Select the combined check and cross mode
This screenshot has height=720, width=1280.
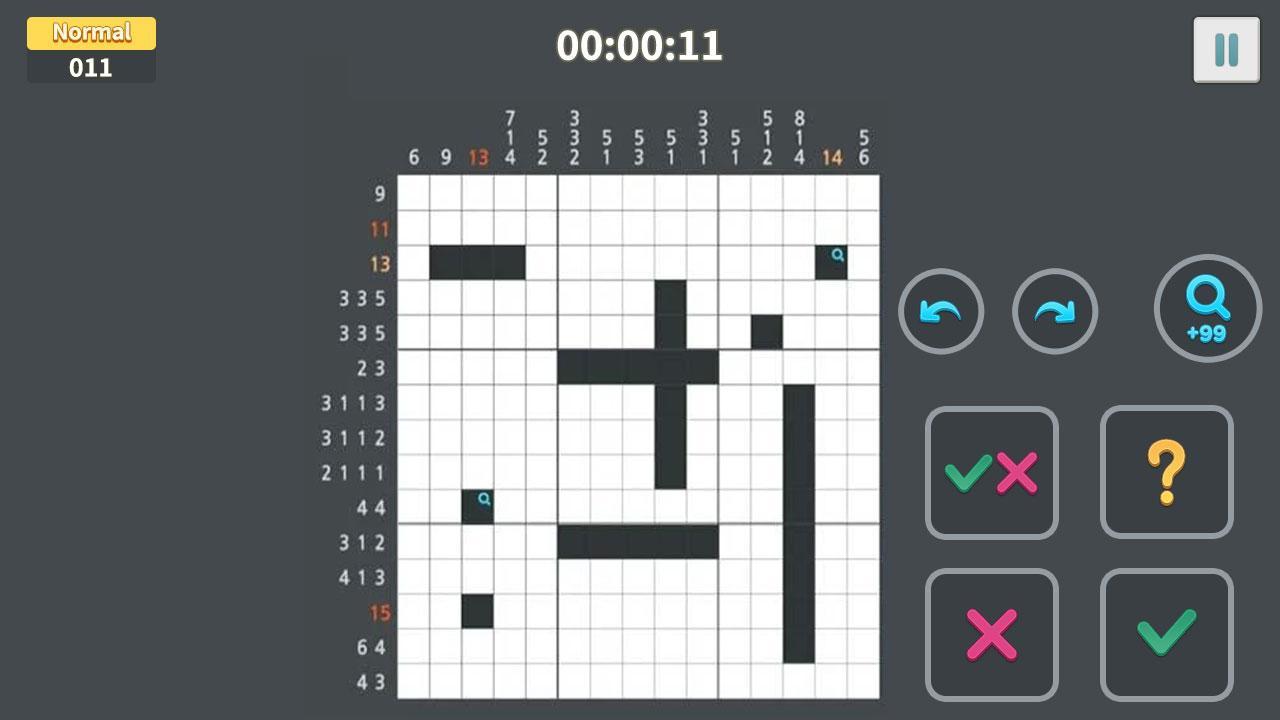tap(991, 472)
